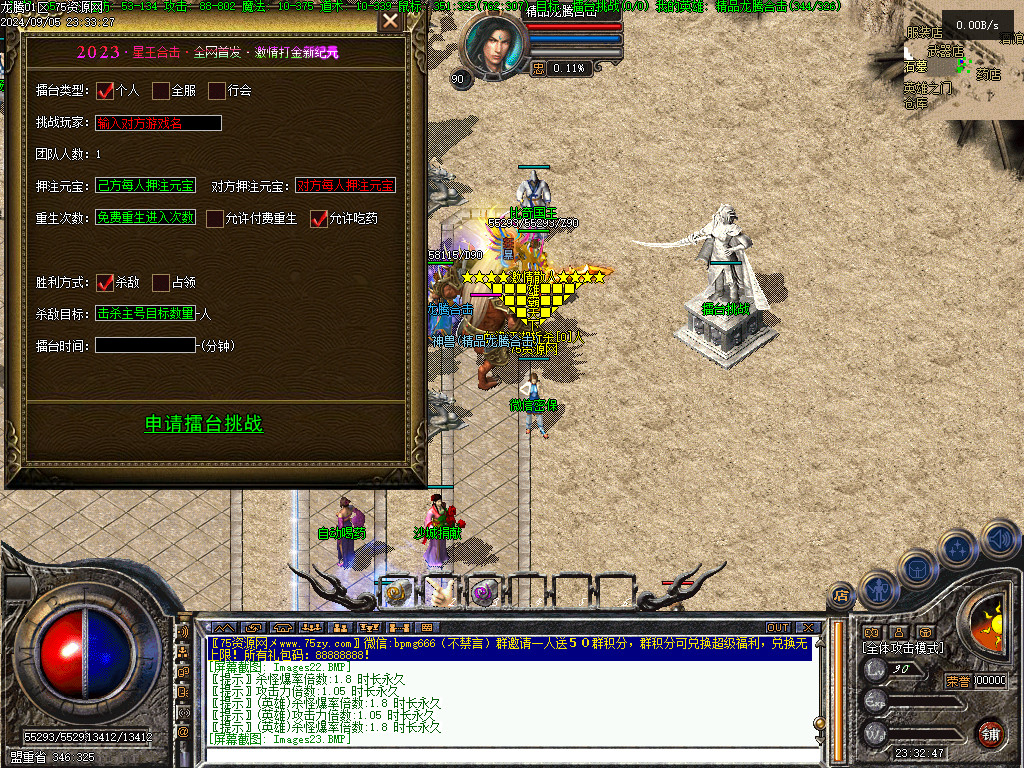Viewport: 1024px width, 768px height.
Task: Pick 杀敌 as the victory condition
Action: coord(105,283)
